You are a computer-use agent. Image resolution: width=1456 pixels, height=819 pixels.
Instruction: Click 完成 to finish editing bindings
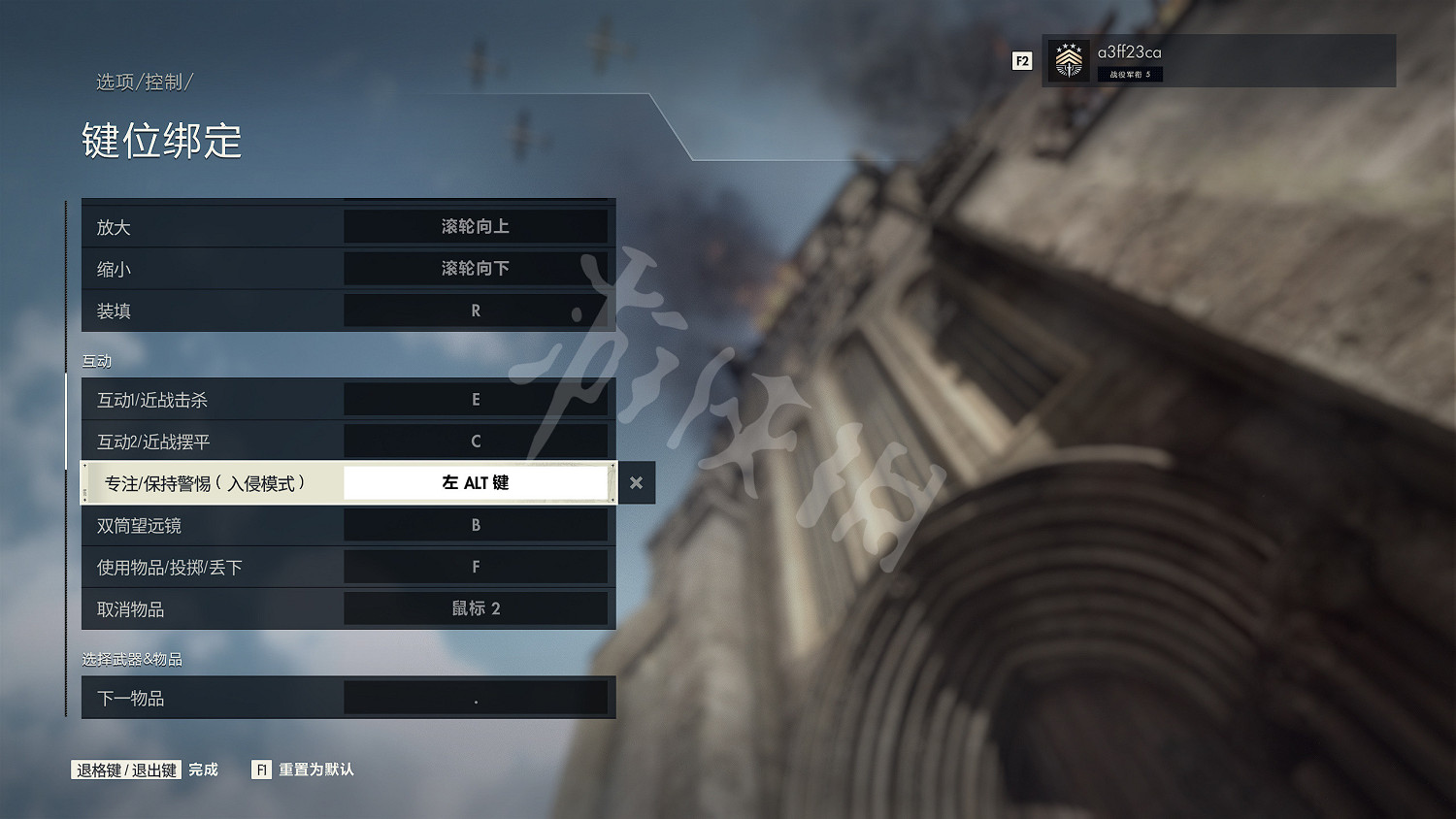201,770
